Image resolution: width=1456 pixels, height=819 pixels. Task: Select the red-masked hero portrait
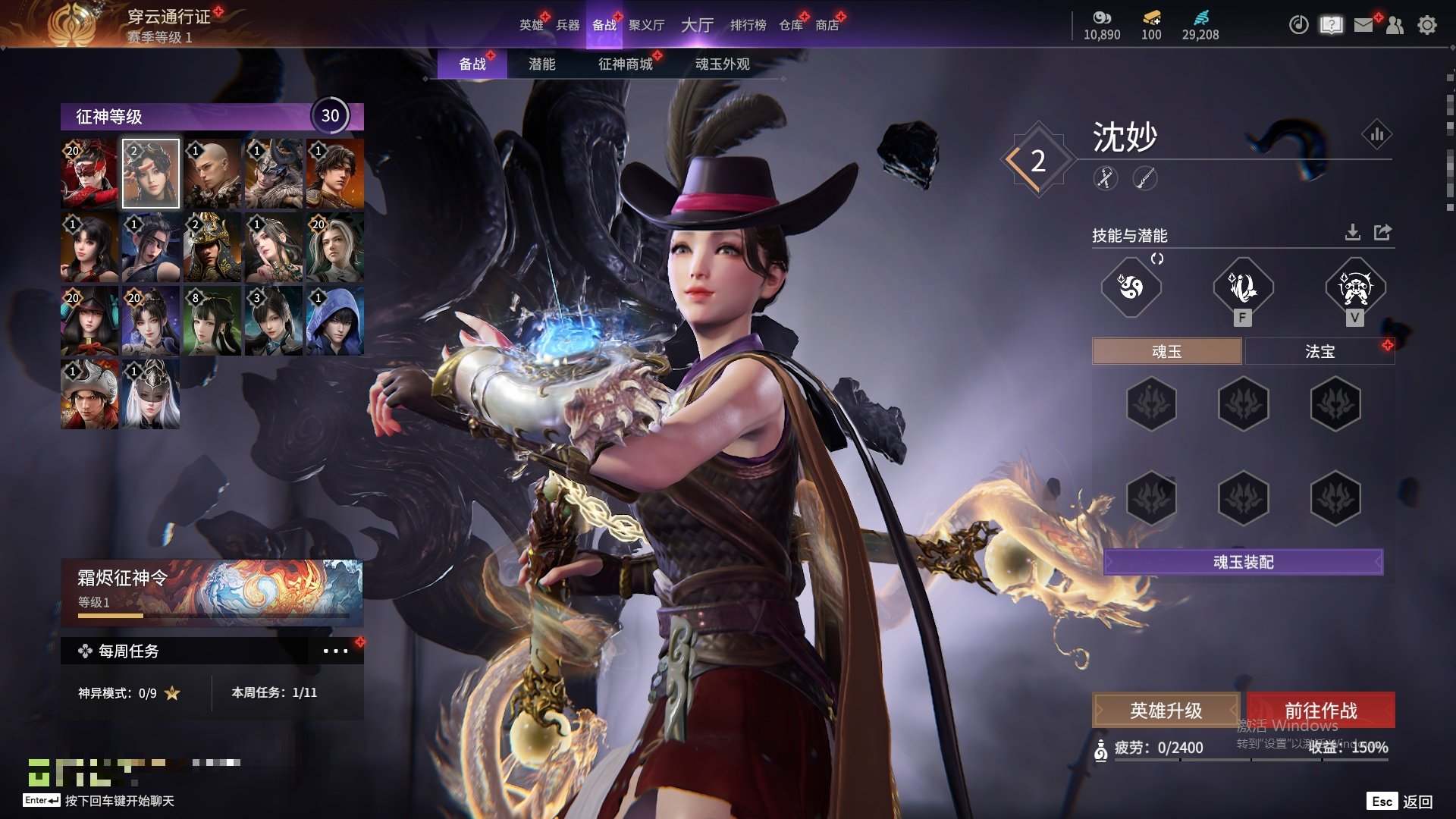point(89,174)
